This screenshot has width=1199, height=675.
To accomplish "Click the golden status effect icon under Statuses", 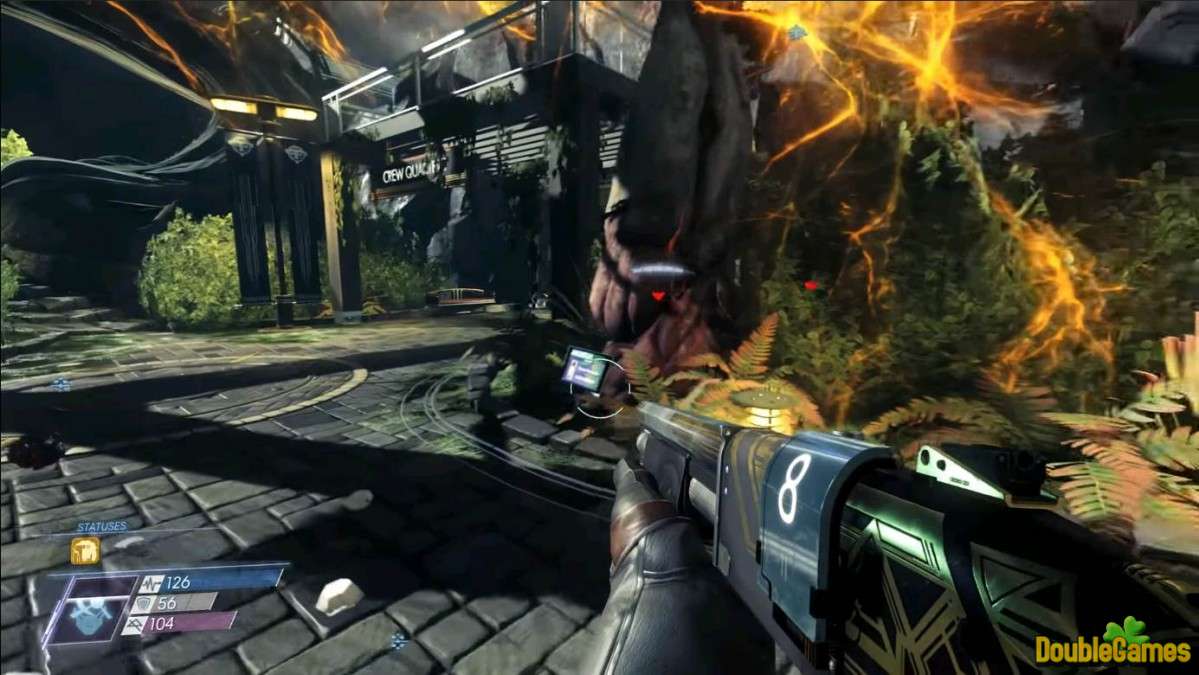I will click(x=85, y=551).
